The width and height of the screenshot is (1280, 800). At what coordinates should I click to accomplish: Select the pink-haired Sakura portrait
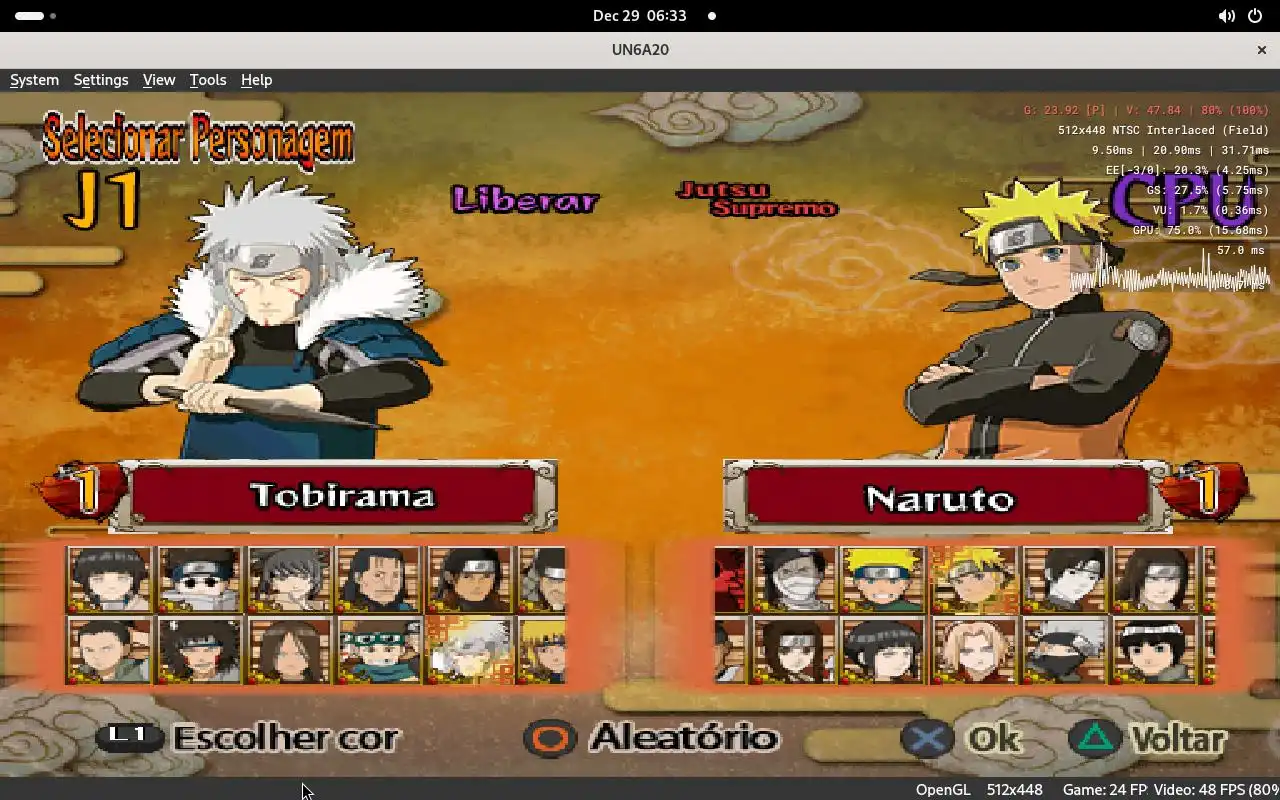coord(974,650)
